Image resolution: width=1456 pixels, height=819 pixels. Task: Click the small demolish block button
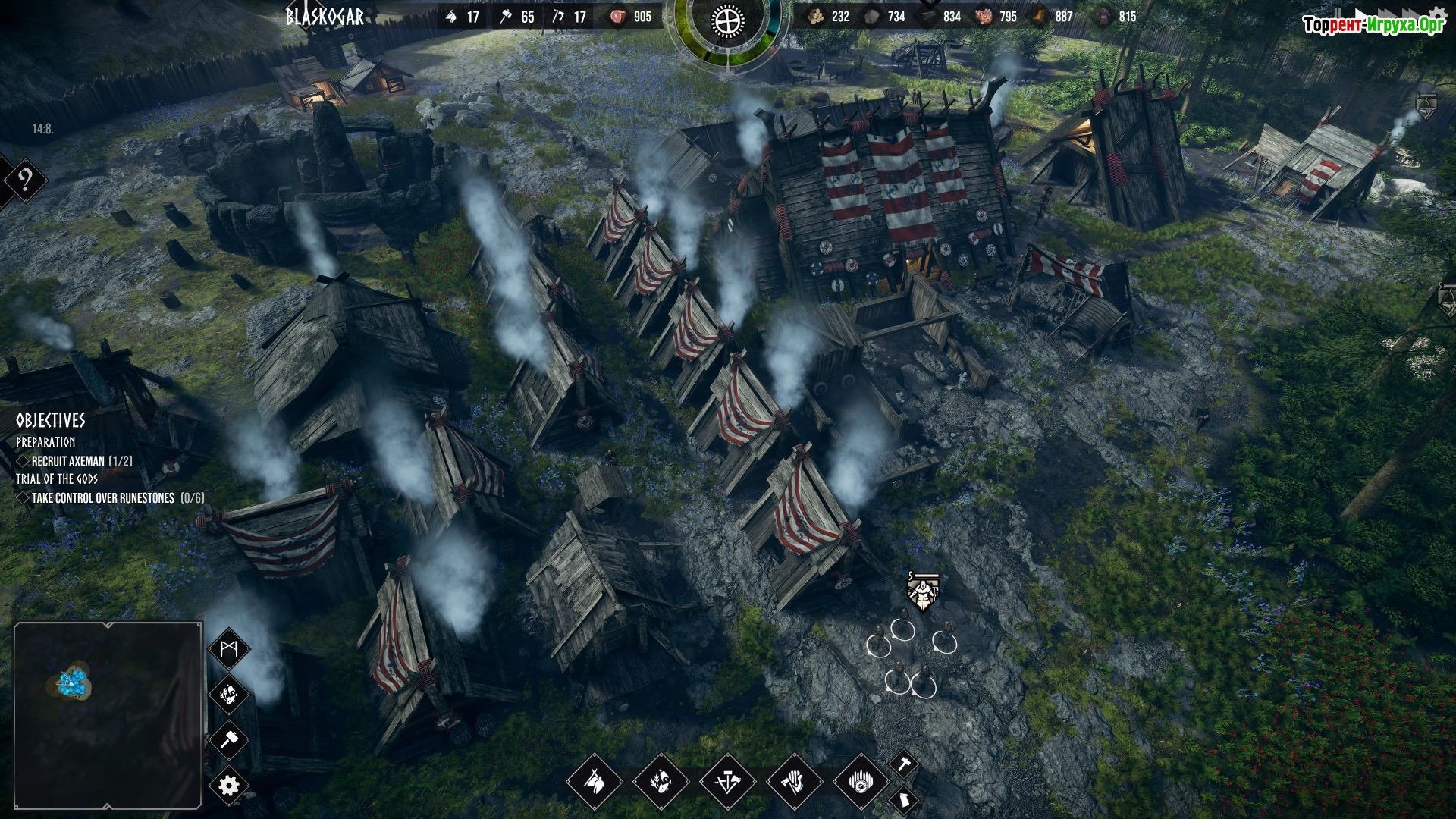click(903, 799)
